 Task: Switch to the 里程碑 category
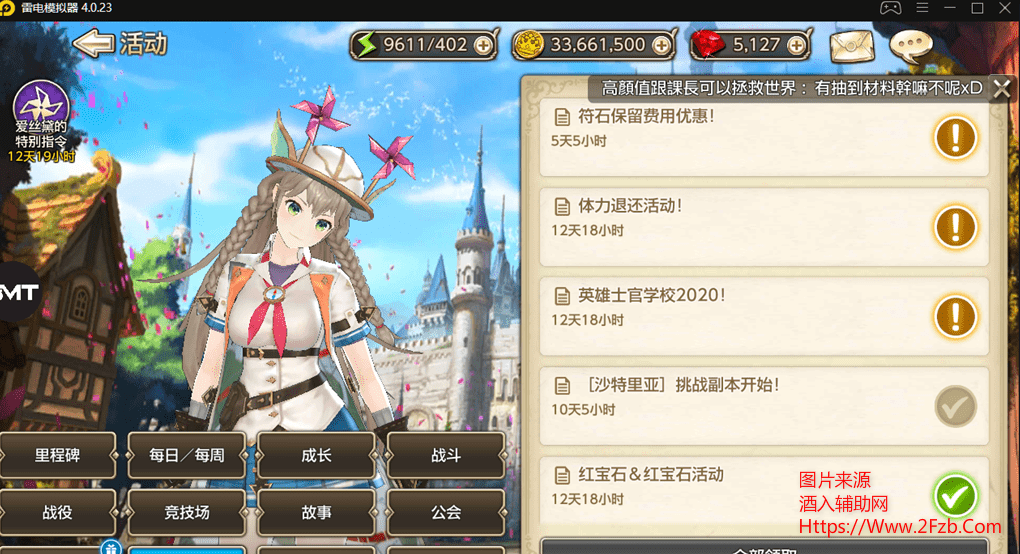[x=58, y=456]
